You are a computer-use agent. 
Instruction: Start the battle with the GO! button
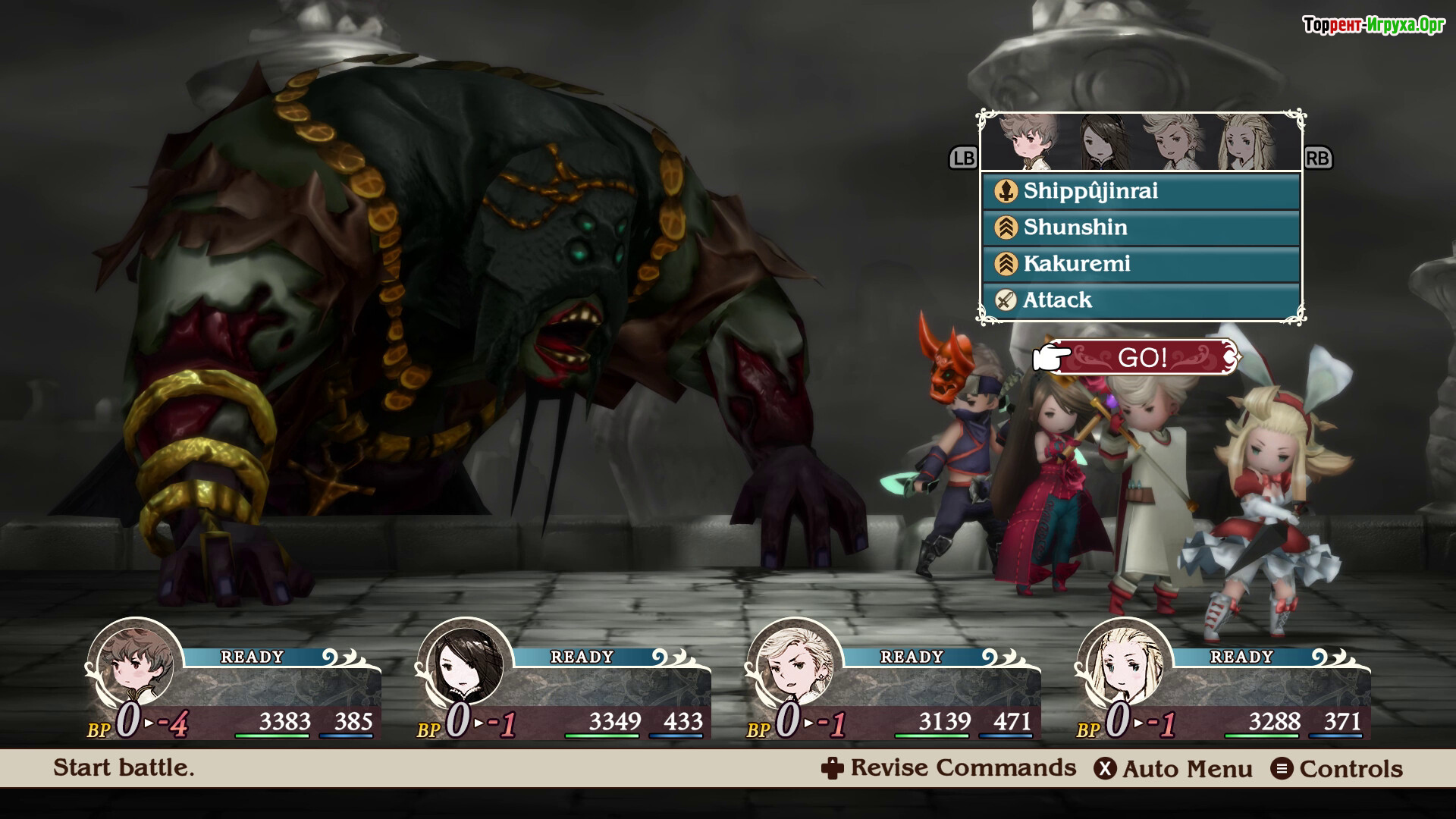coord(1142,357)
